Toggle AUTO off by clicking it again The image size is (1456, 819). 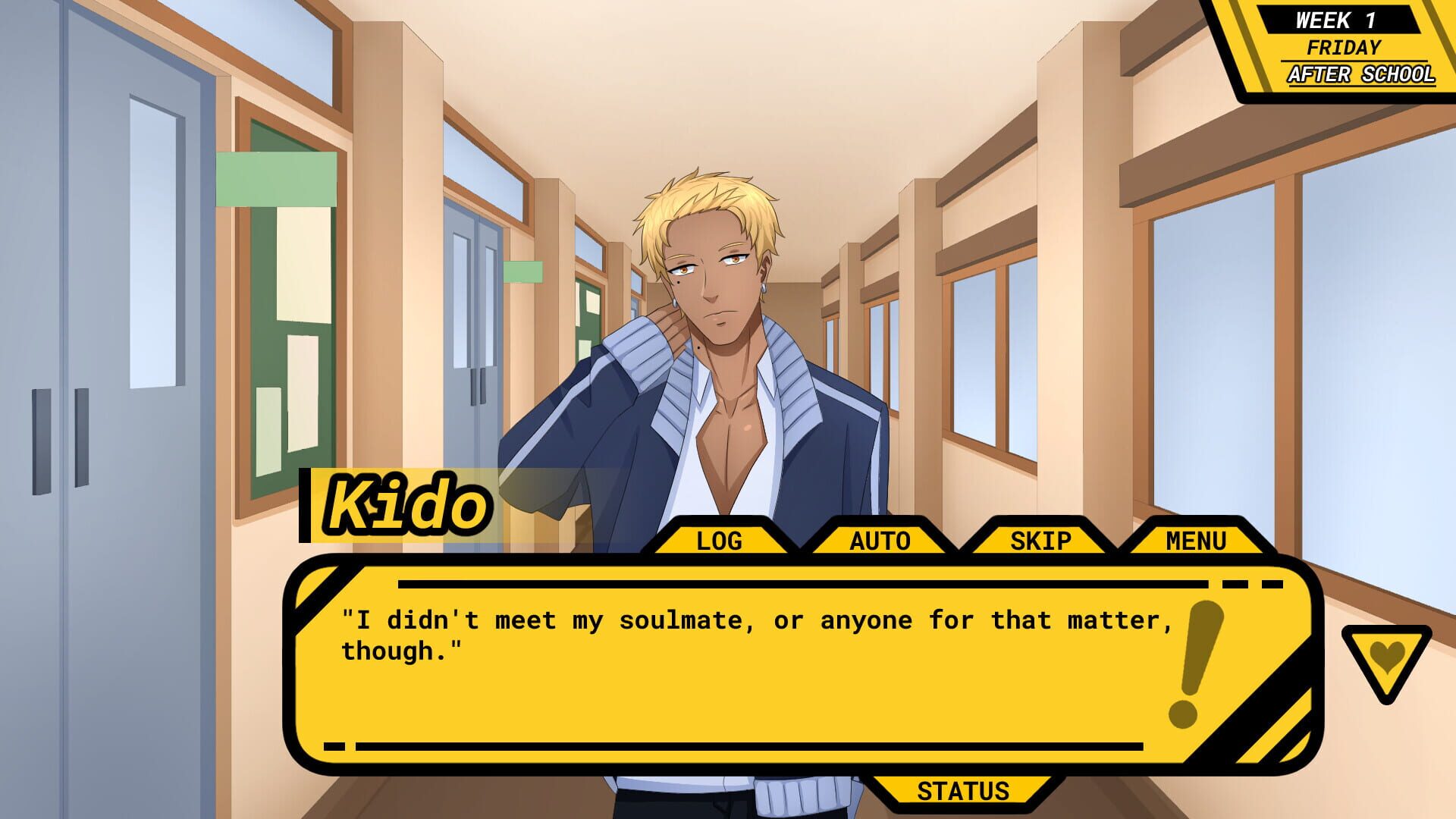click(880, 540)
